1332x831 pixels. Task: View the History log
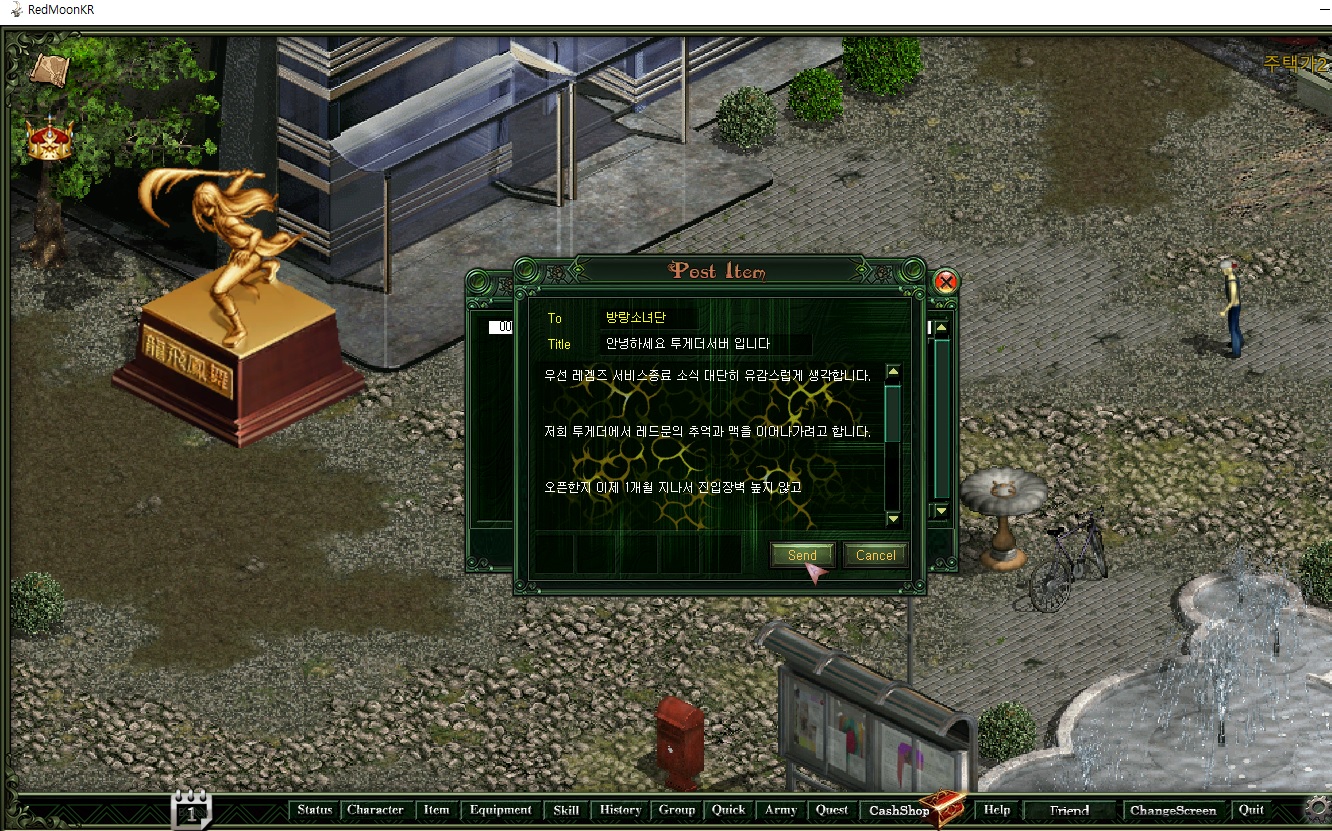point(620,810)
